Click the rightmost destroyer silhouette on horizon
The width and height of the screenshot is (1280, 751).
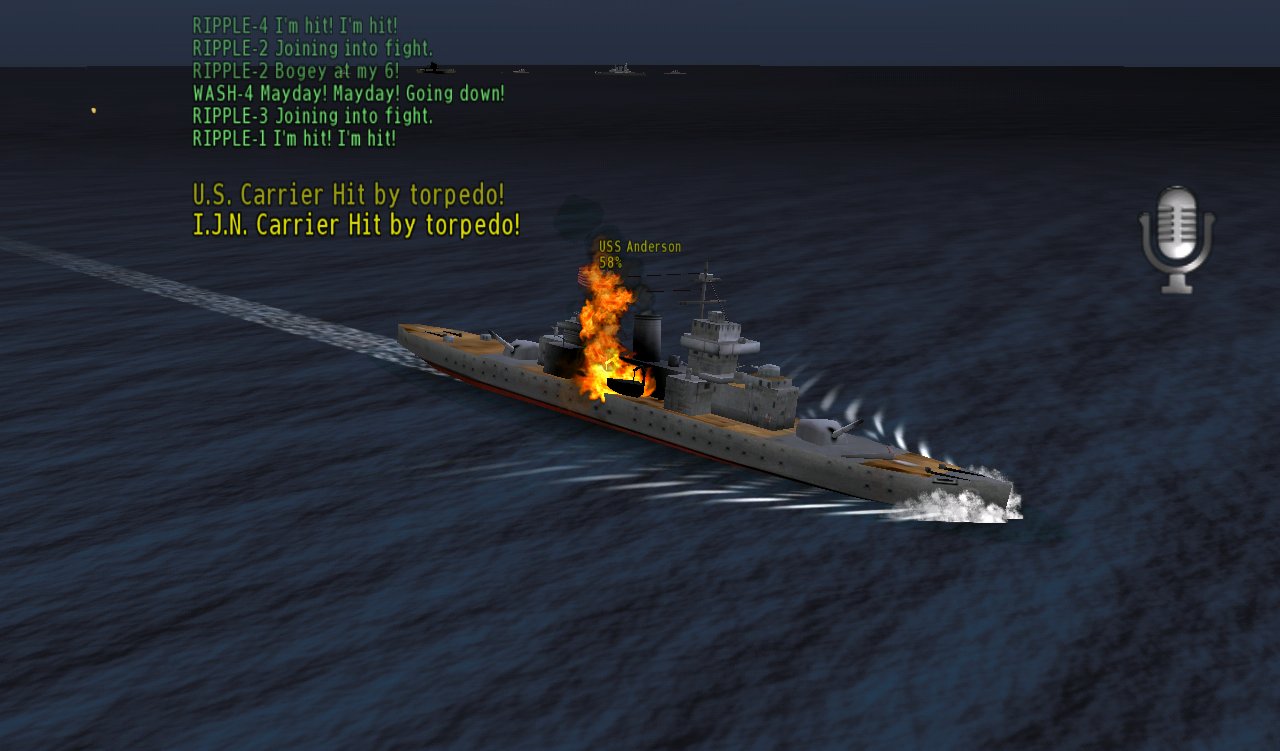675,72
